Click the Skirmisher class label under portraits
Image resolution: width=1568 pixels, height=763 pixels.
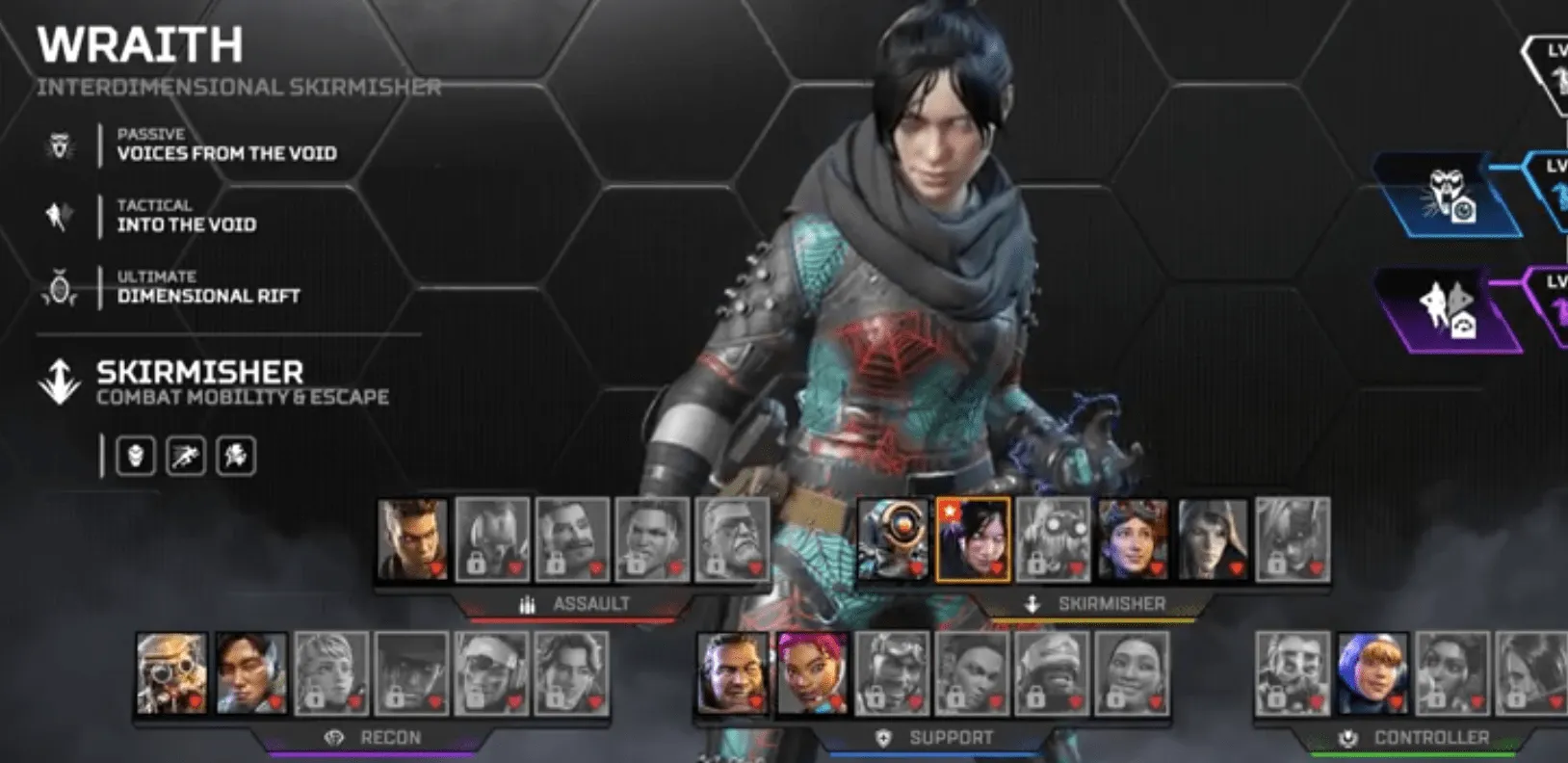[1111, 604]
